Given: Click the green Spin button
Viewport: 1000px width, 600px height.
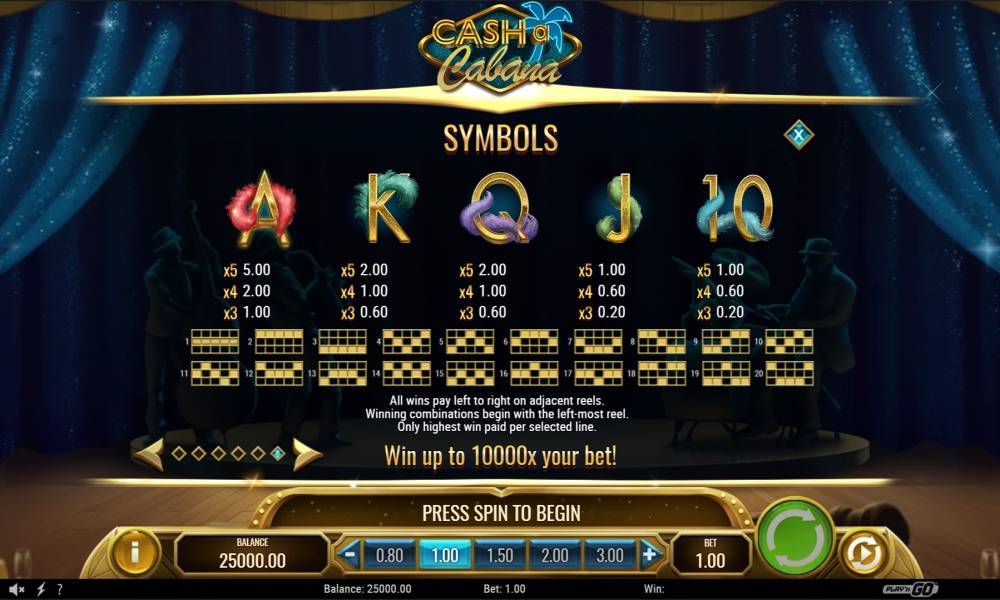Looking at the screenshot, I should click(795, 535).
